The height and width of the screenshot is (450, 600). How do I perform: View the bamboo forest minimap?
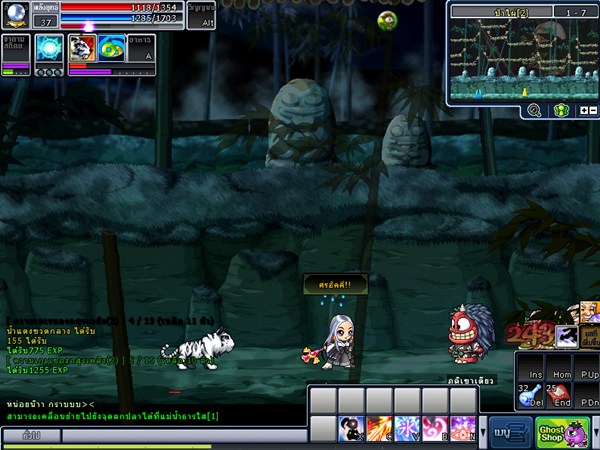(520, 58)
